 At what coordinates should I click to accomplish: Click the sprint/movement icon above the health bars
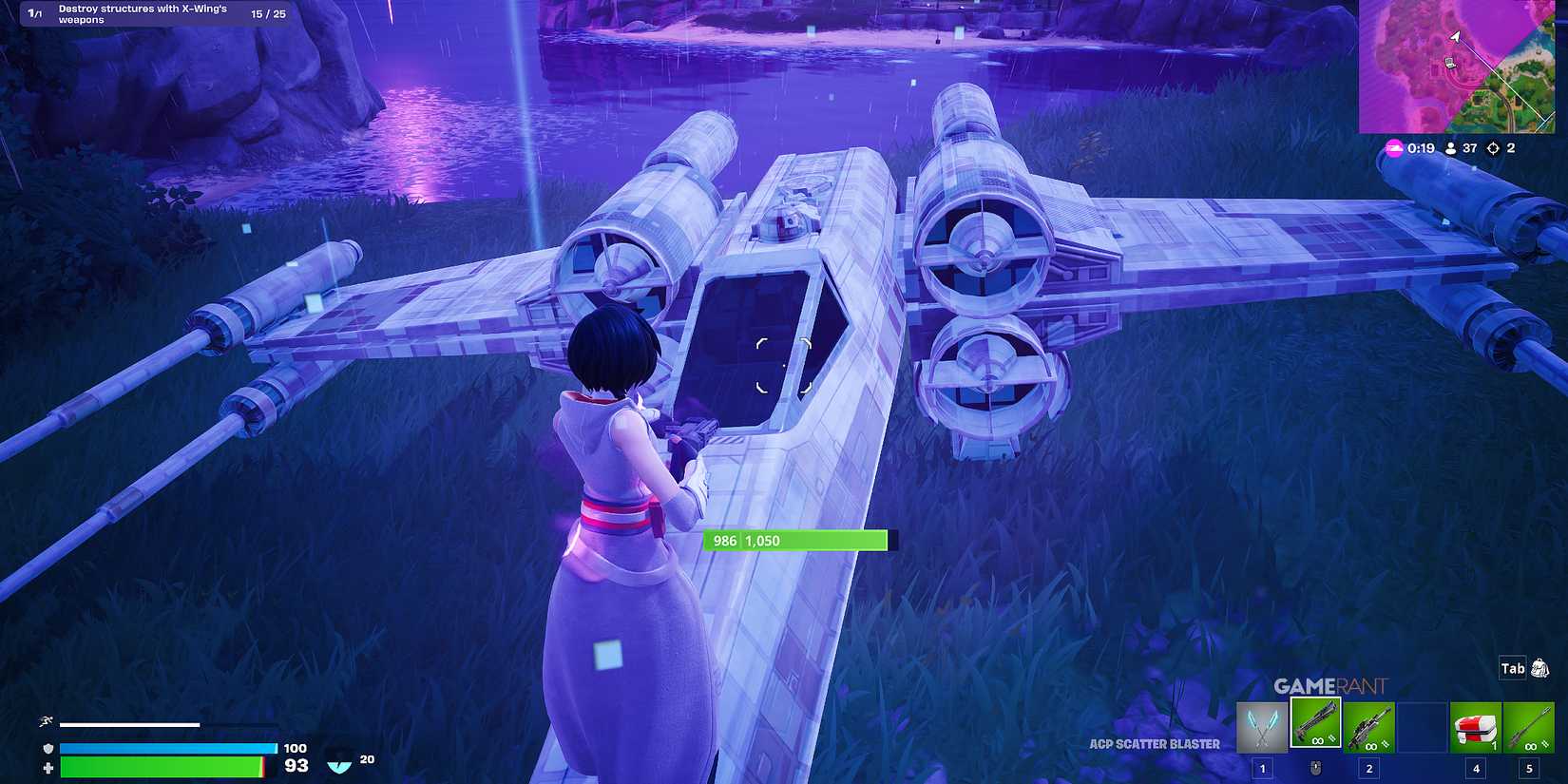pos(46,721)
